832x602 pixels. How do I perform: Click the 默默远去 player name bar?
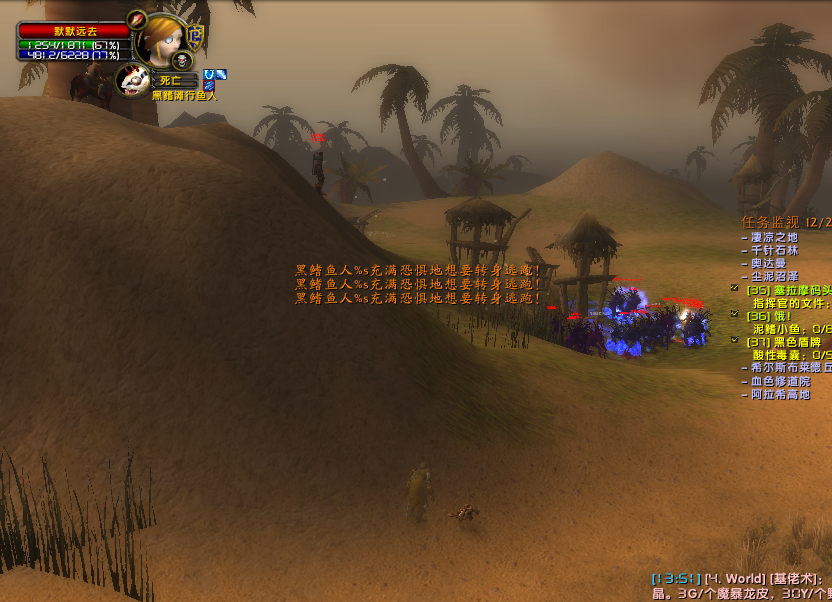[75, 31]
